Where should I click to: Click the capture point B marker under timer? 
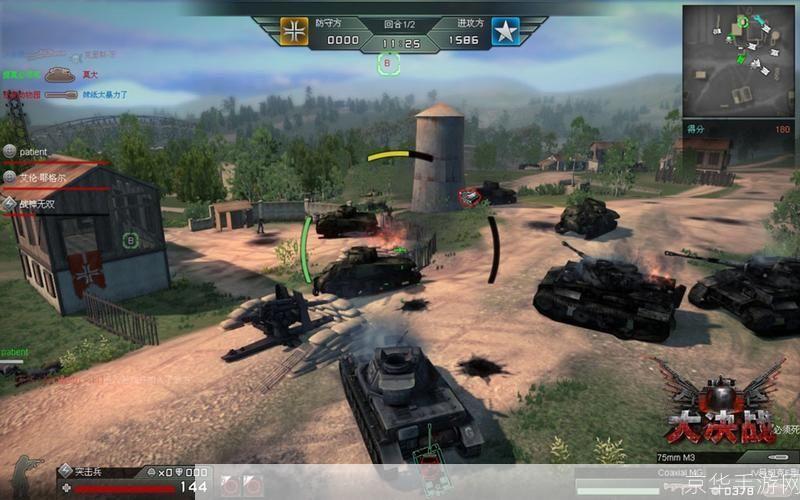click(389, 64)
